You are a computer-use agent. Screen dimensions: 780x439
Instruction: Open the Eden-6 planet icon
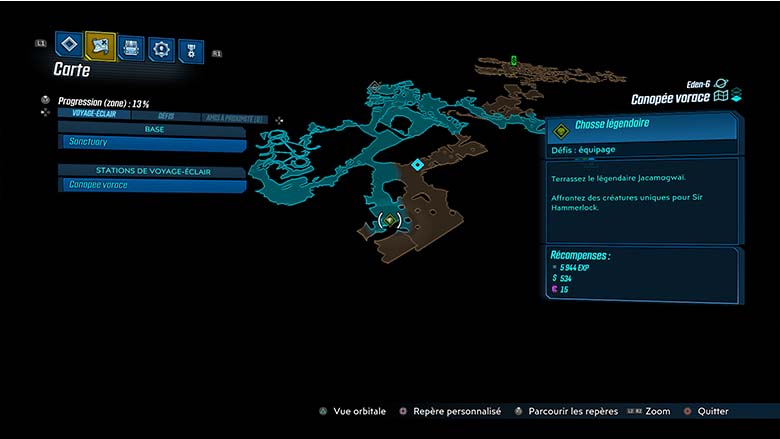coord(722,84)
